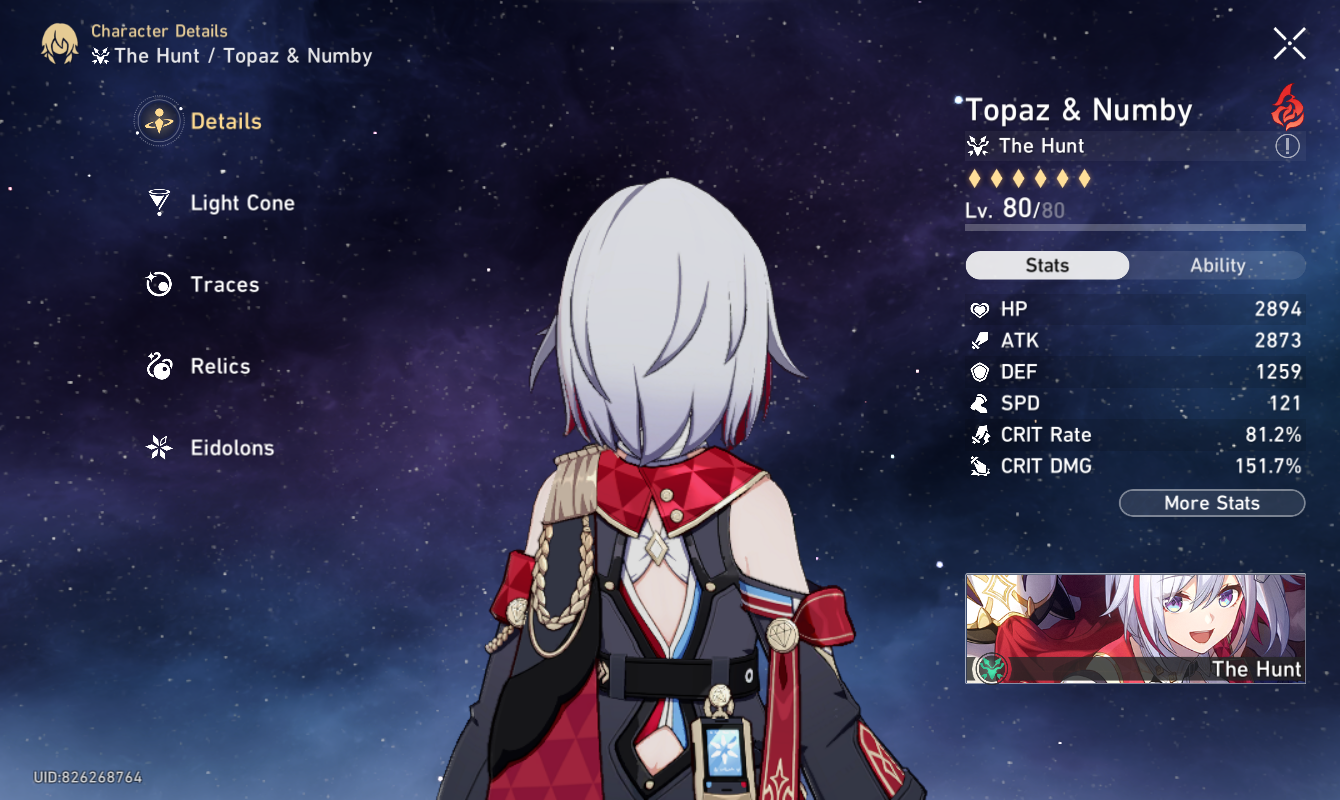Screen dimensions: 1340x800
Task: Click the HP heart stat icon
Action: pos(979,309)
